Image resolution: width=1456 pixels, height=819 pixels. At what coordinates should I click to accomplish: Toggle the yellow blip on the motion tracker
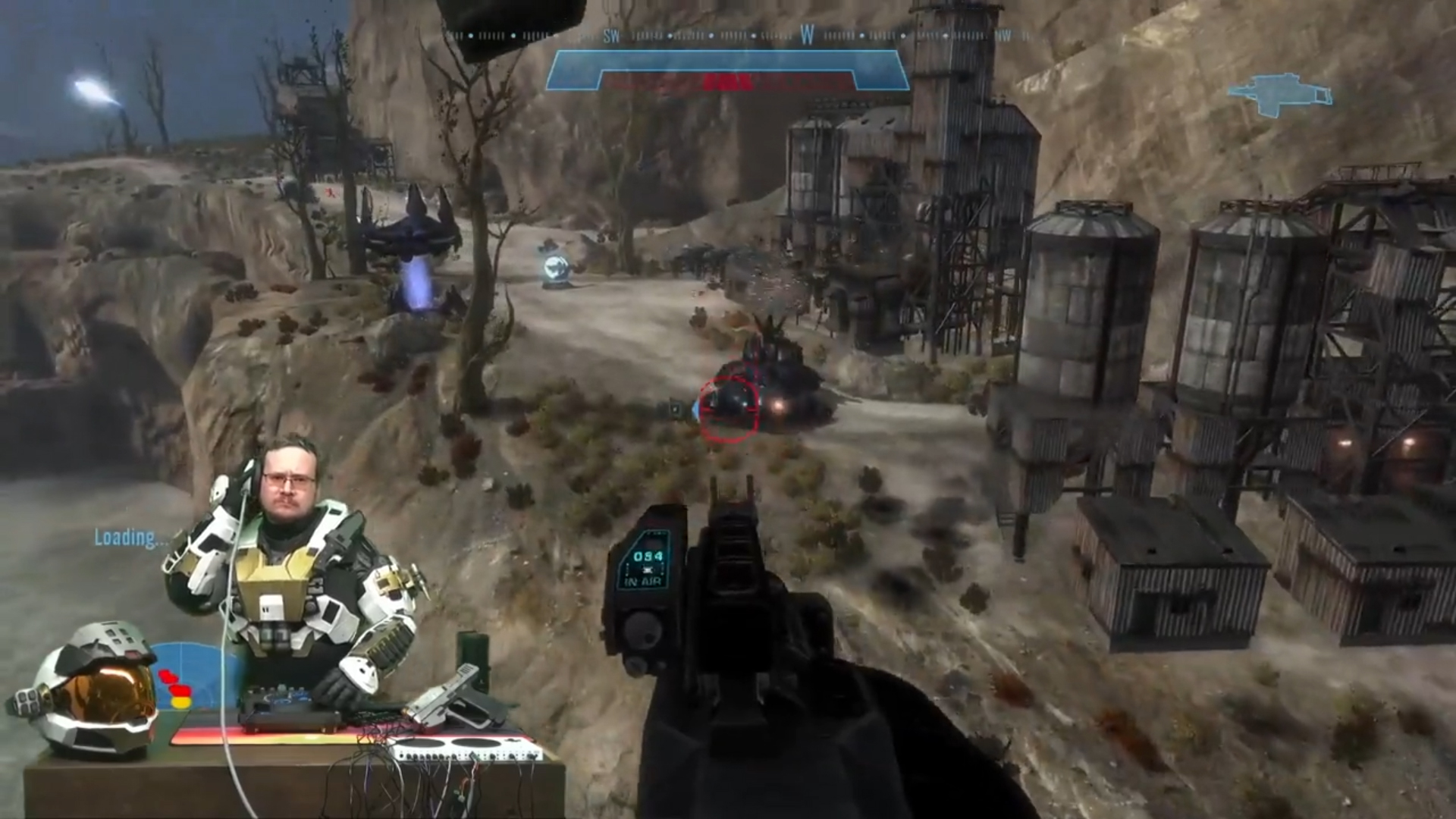pos(181,701)
